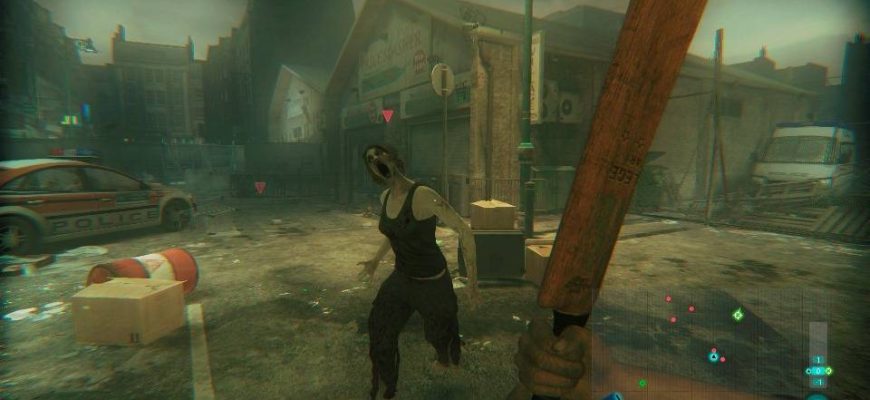Click the cyan player arrow on radar
This screenshot has width=870, height=400.
click(x=713, y=355)
